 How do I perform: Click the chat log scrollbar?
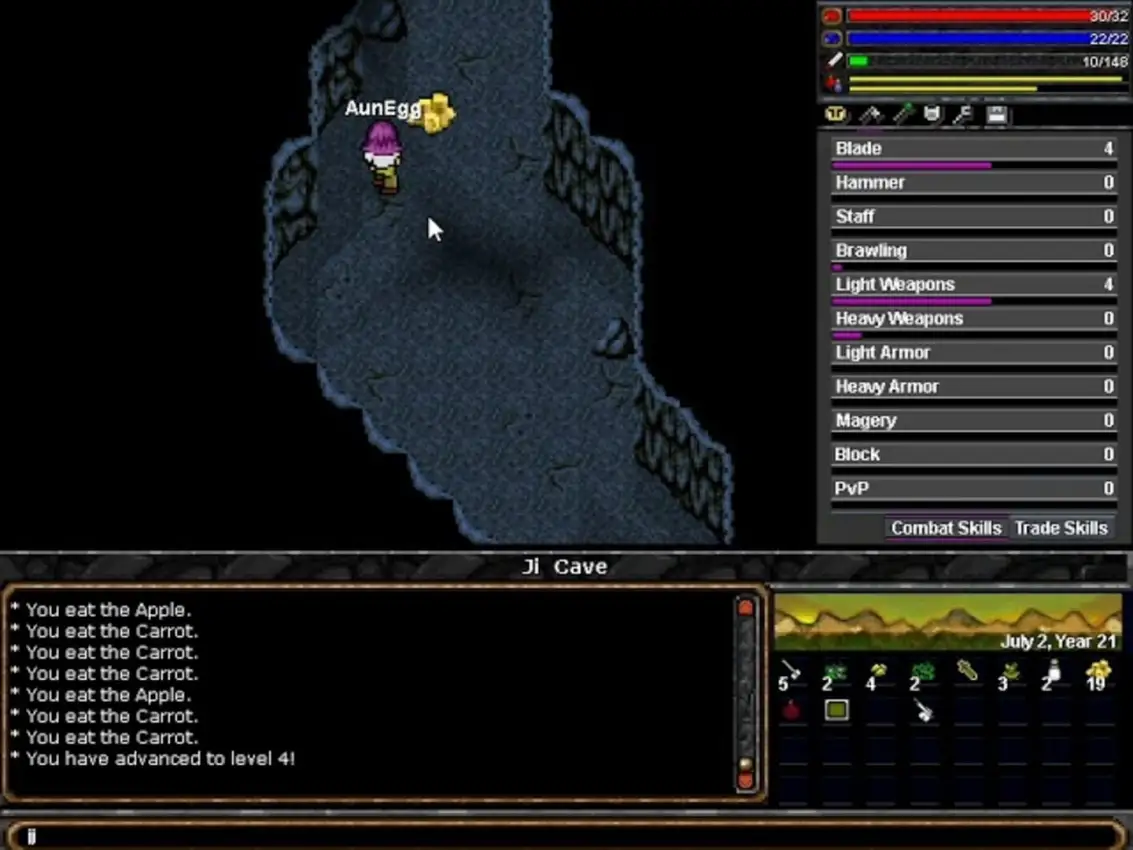[746, 695]
